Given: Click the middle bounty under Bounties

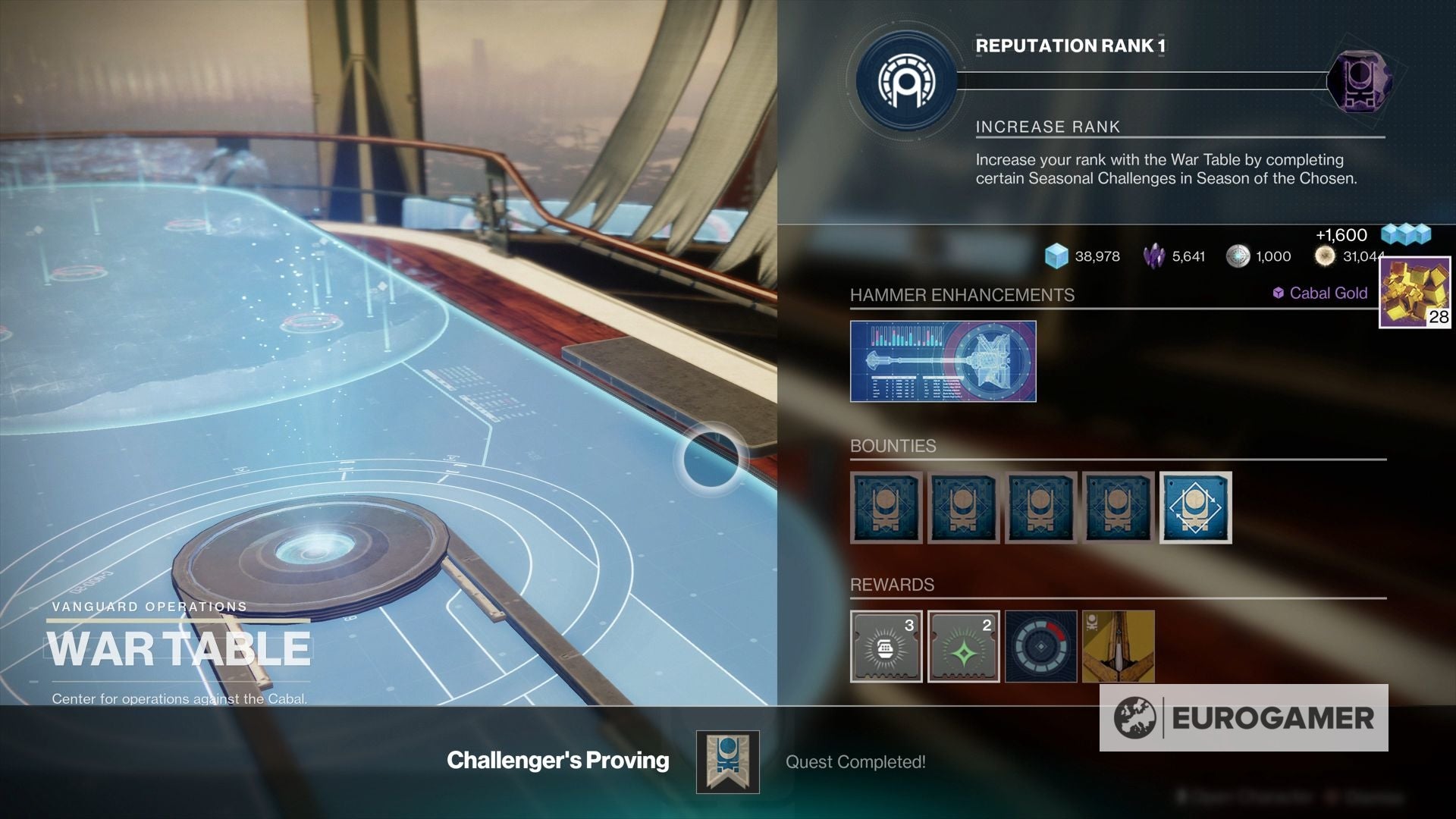Looking at the screenshot, I should (1040, 508).
